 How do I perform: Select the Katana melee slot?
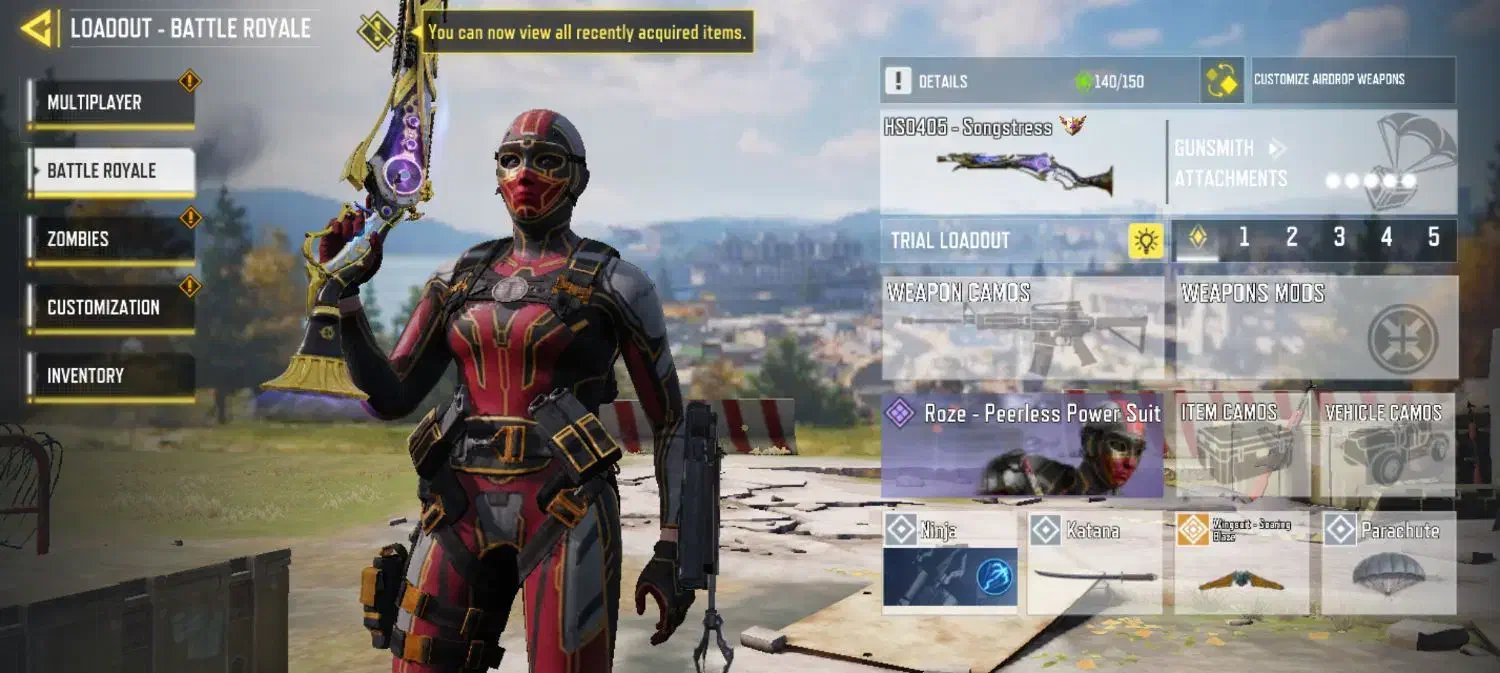[1094, 562]
